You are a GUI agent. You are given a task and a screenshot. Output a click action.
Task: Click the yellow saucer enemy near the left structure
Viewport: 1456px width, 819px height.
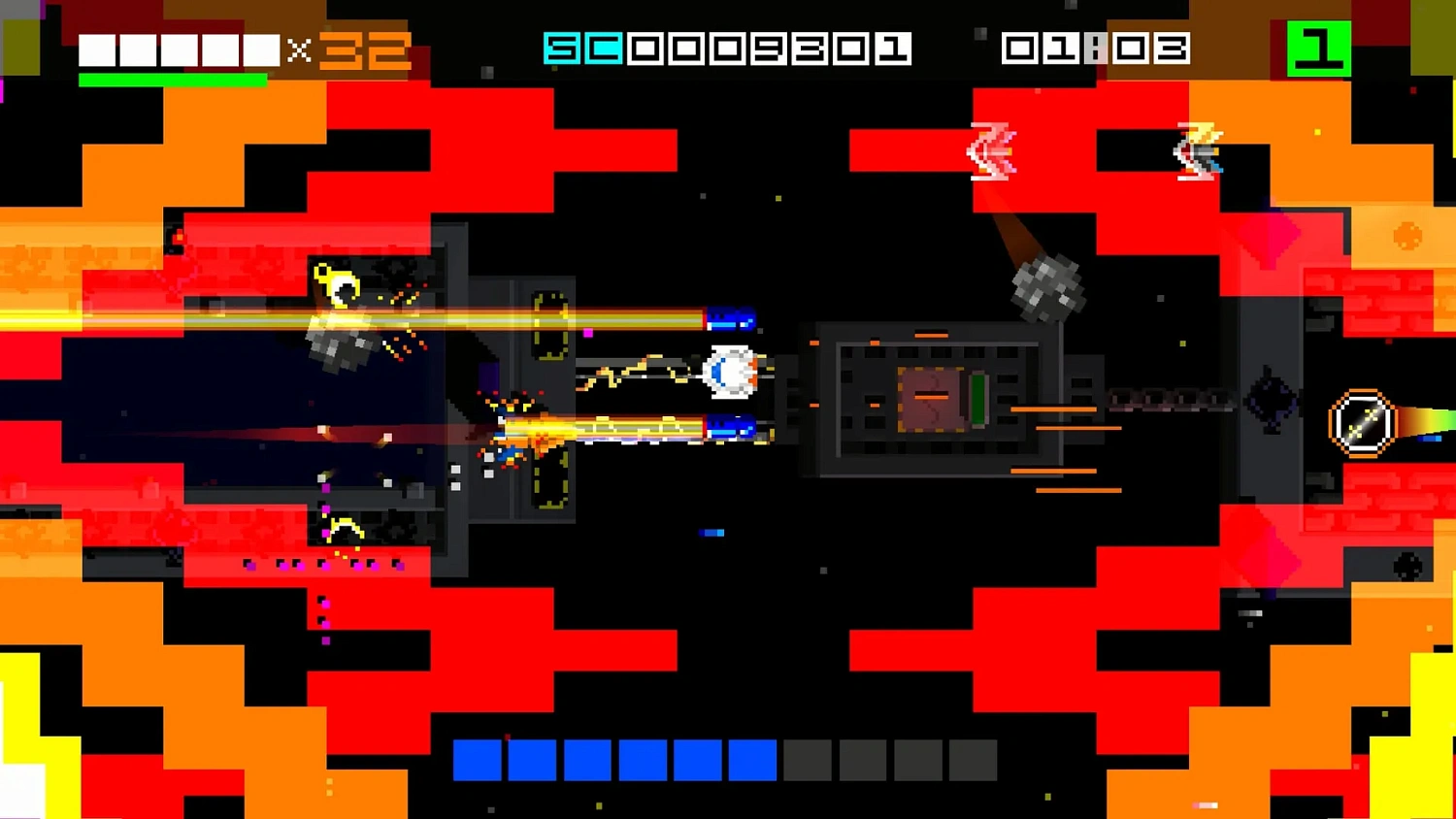[x=339, y=283]
